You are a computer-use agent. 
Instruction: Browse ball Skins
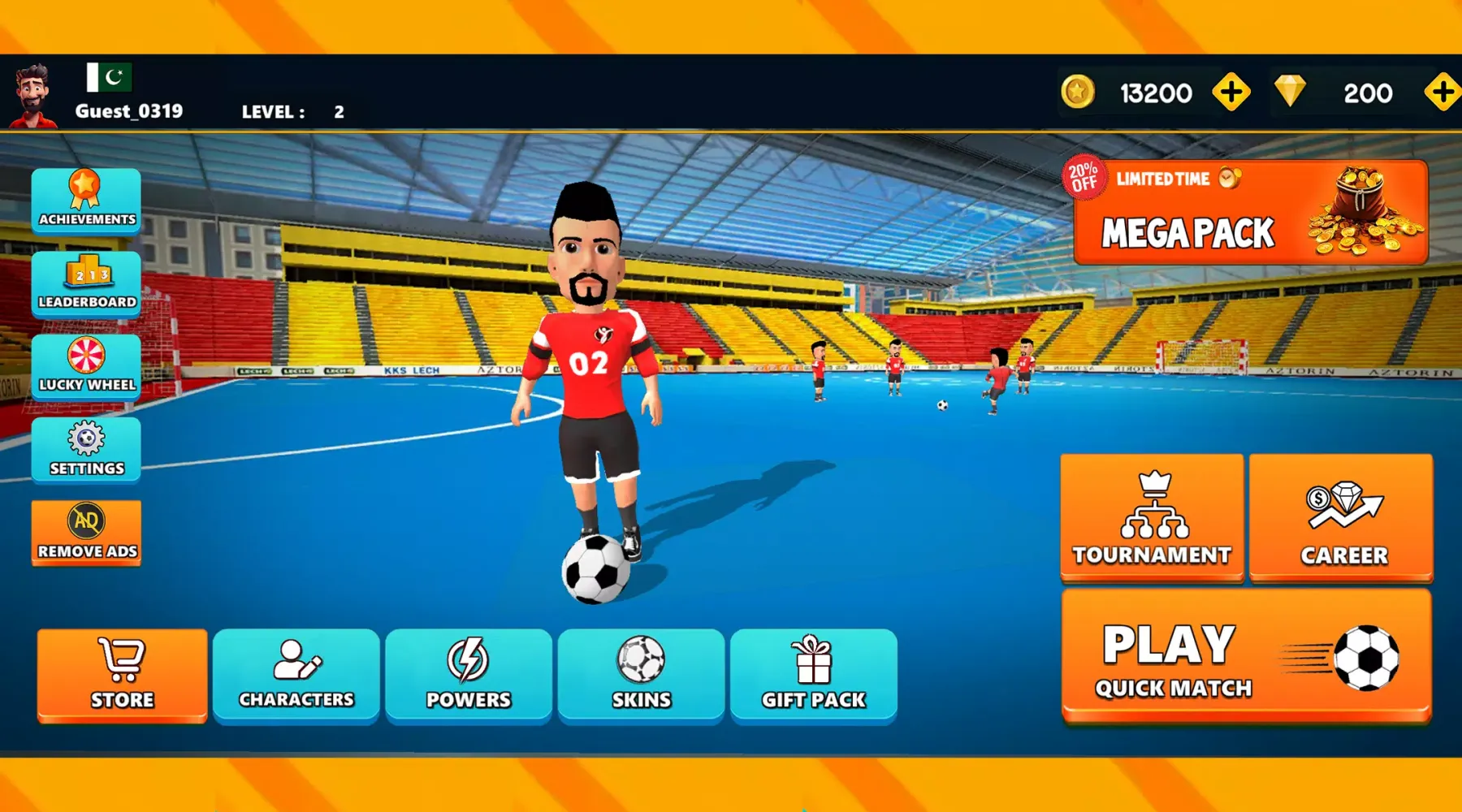(x=641, y=675)
